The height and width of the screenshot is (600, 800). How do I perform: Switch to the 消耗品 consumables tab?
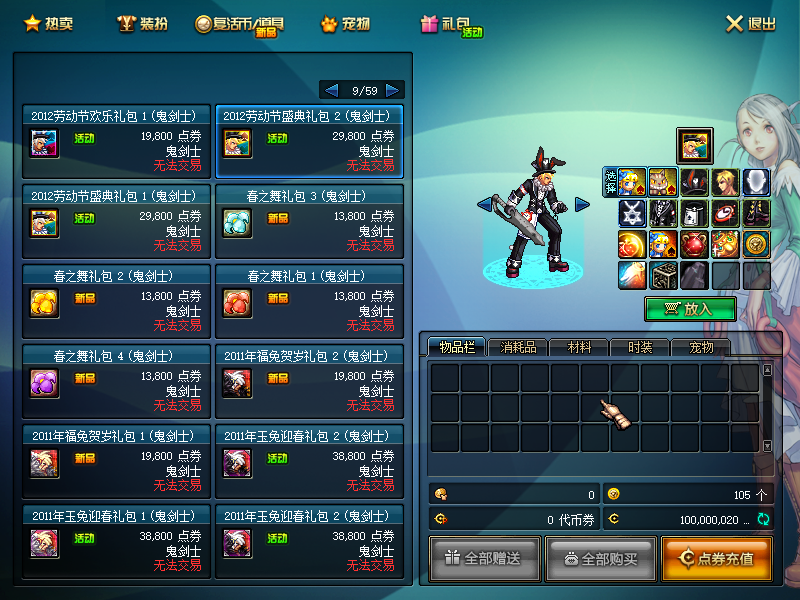tap(518, 347)
